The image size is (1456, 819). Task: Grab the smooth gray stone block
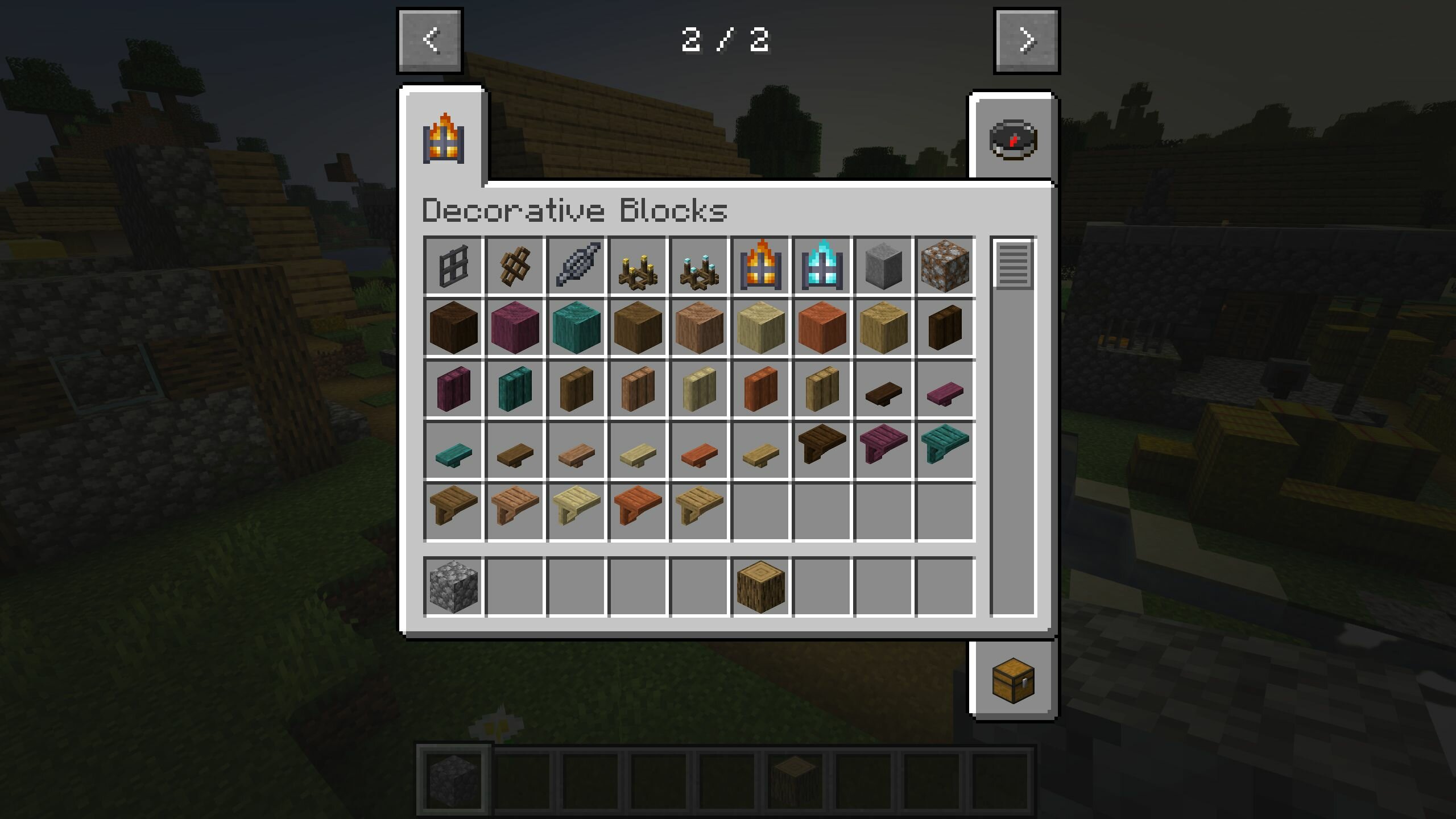pyautogui.click(x=883, y=266)
